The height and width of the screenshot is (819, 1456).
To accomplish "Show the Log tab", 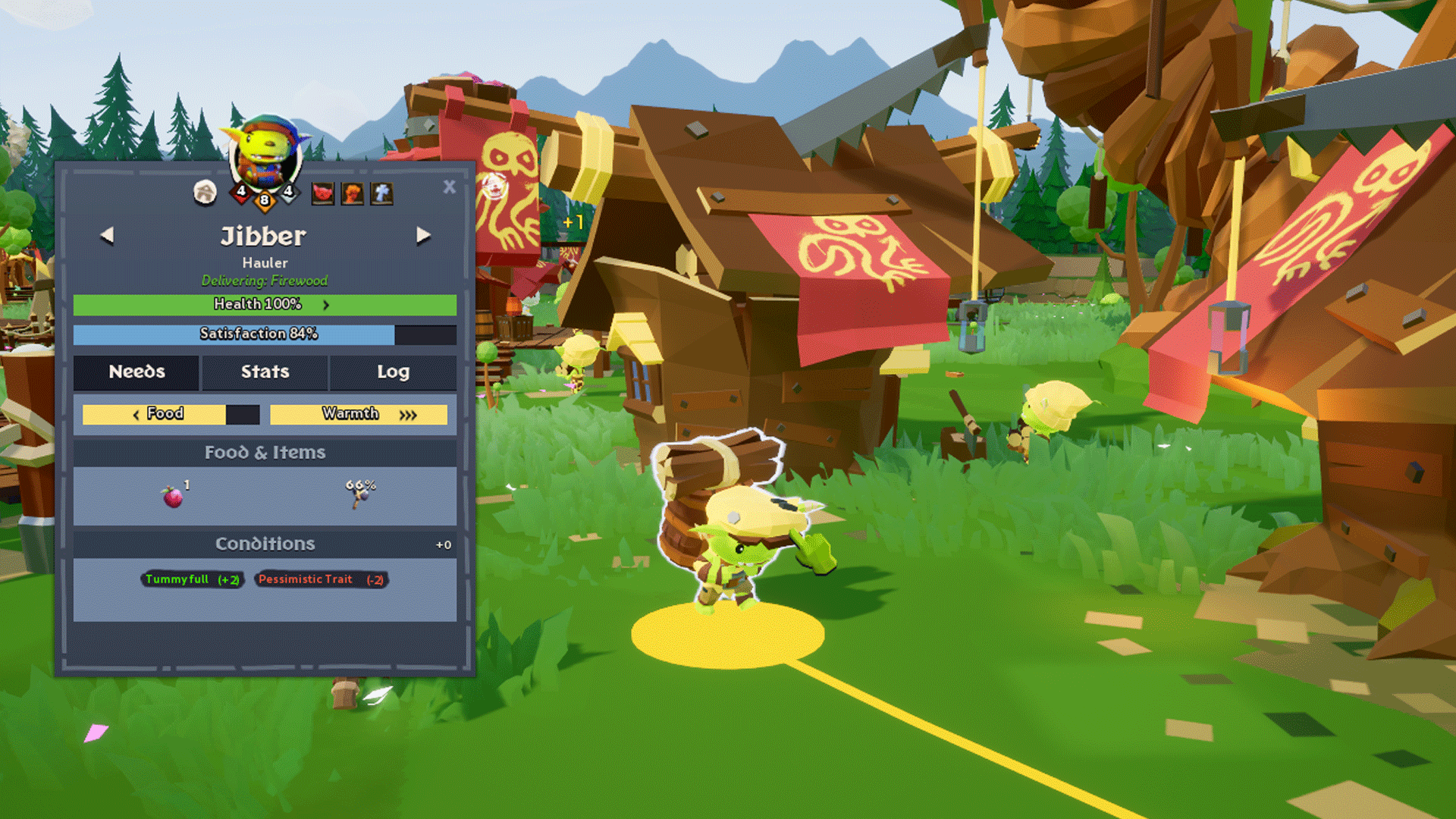I will point(393,372).
